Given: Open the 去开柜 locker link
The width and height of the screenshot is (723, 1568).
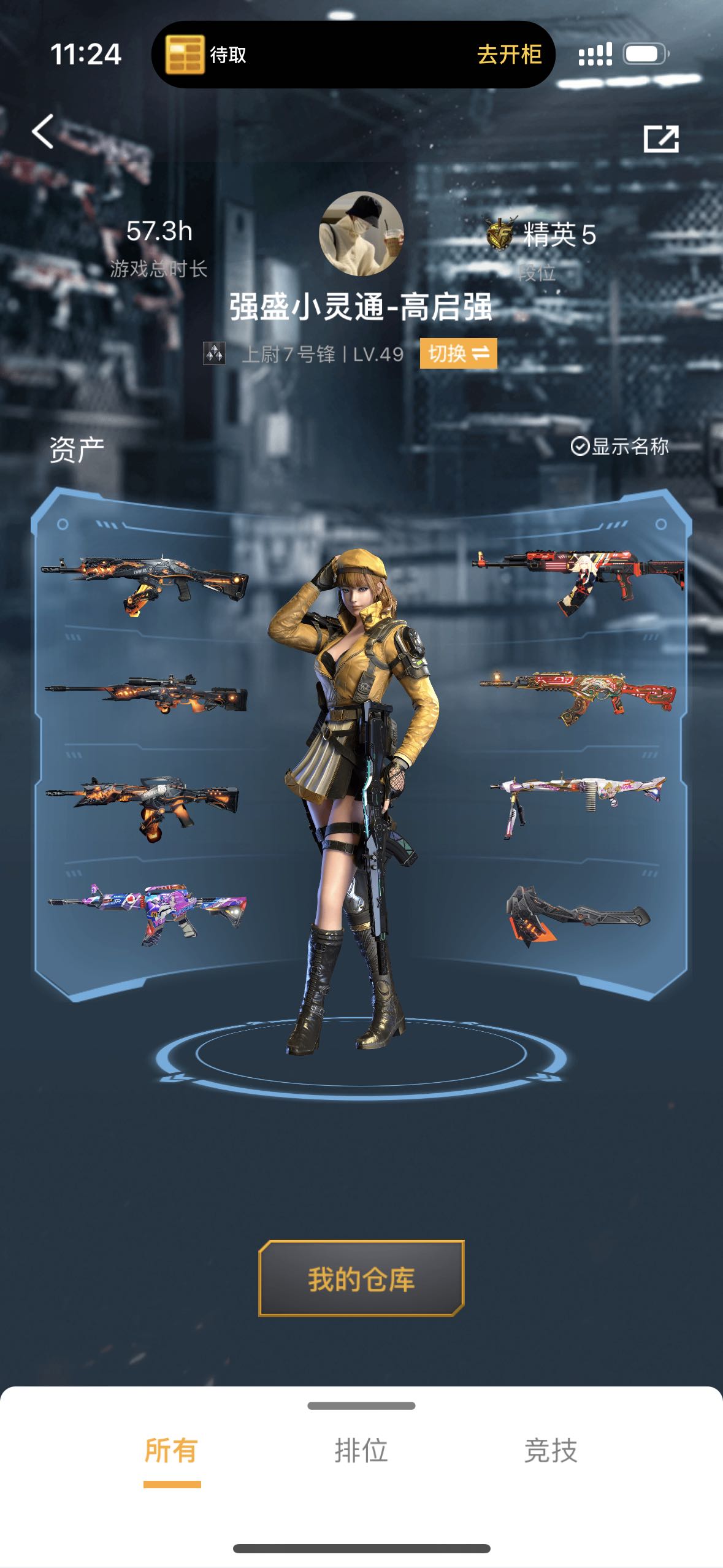Looking at the screenshot, I should click(x=509, y=55).
